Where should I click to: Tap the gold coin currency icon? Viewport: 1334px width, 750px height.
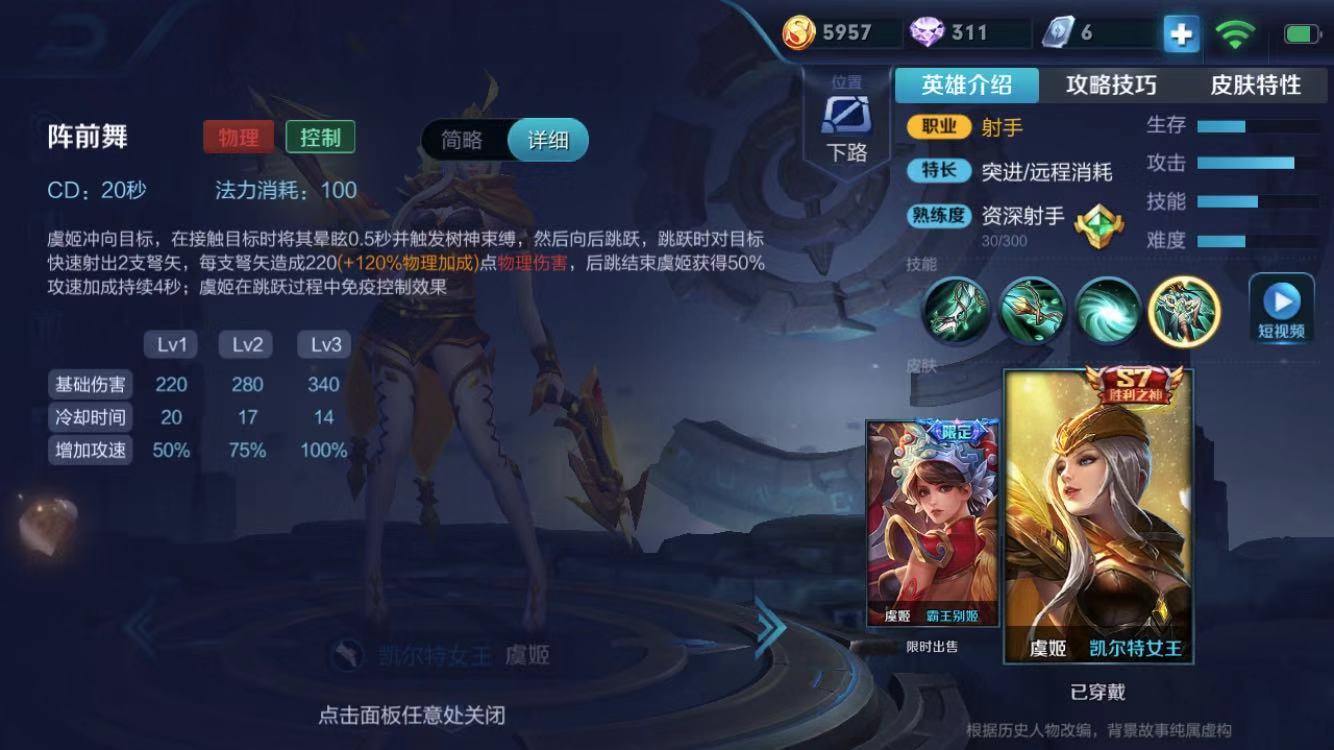coord(800,31)
